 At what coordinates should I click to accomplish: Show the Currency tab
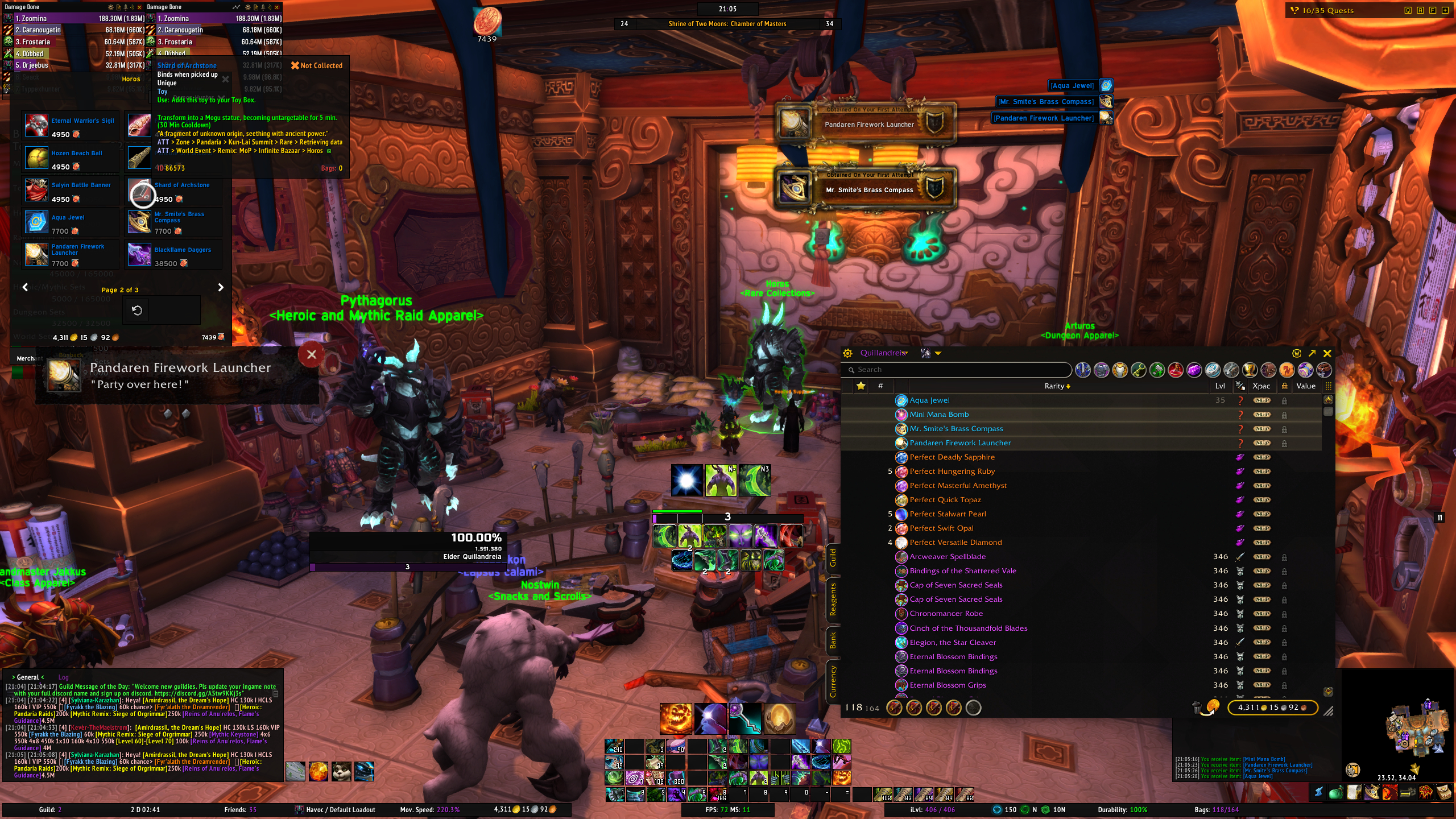[833, 681]
